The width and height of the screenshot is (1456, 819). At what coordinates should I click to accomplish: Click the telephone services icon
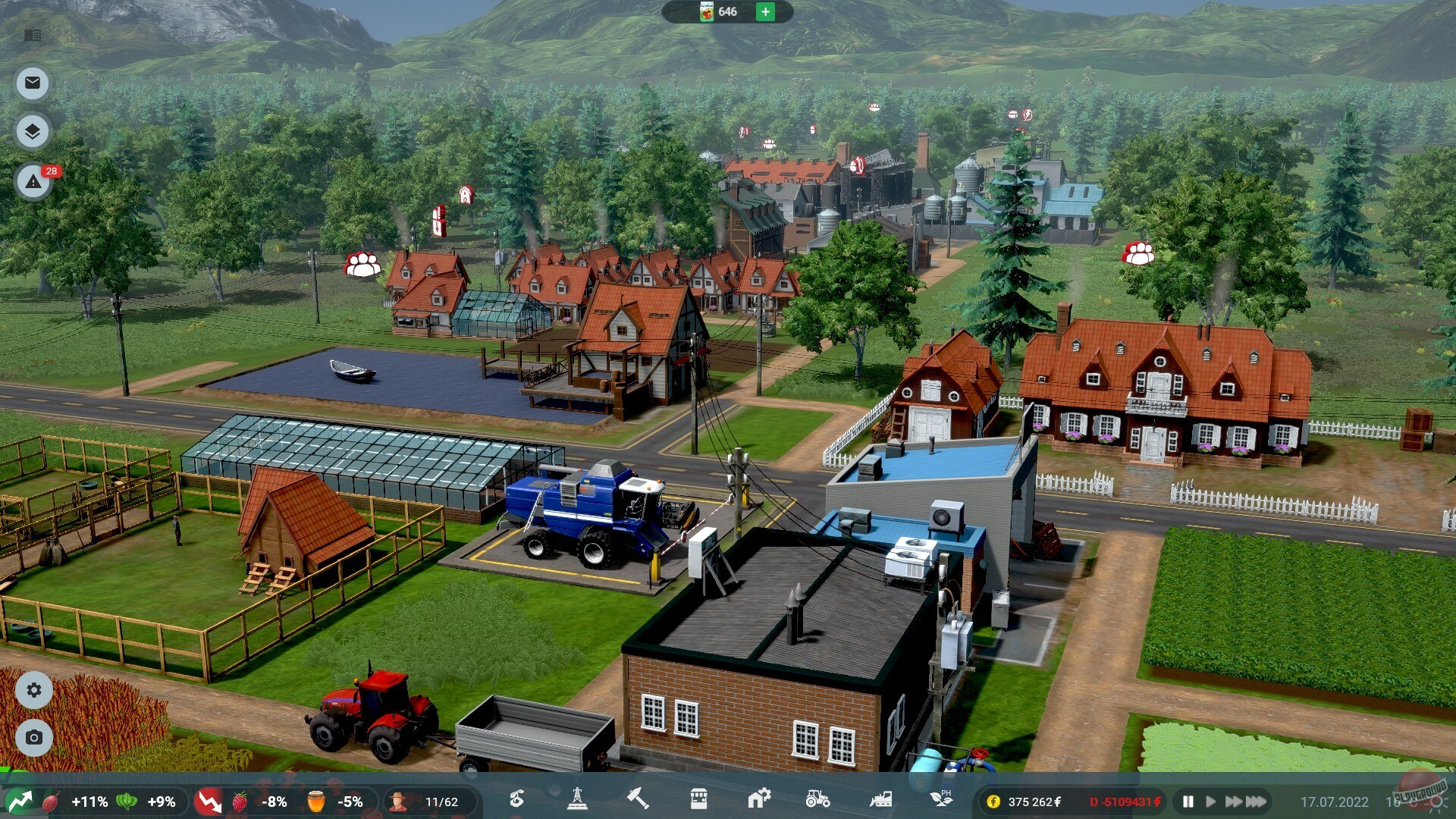click(x=516, y=800)
